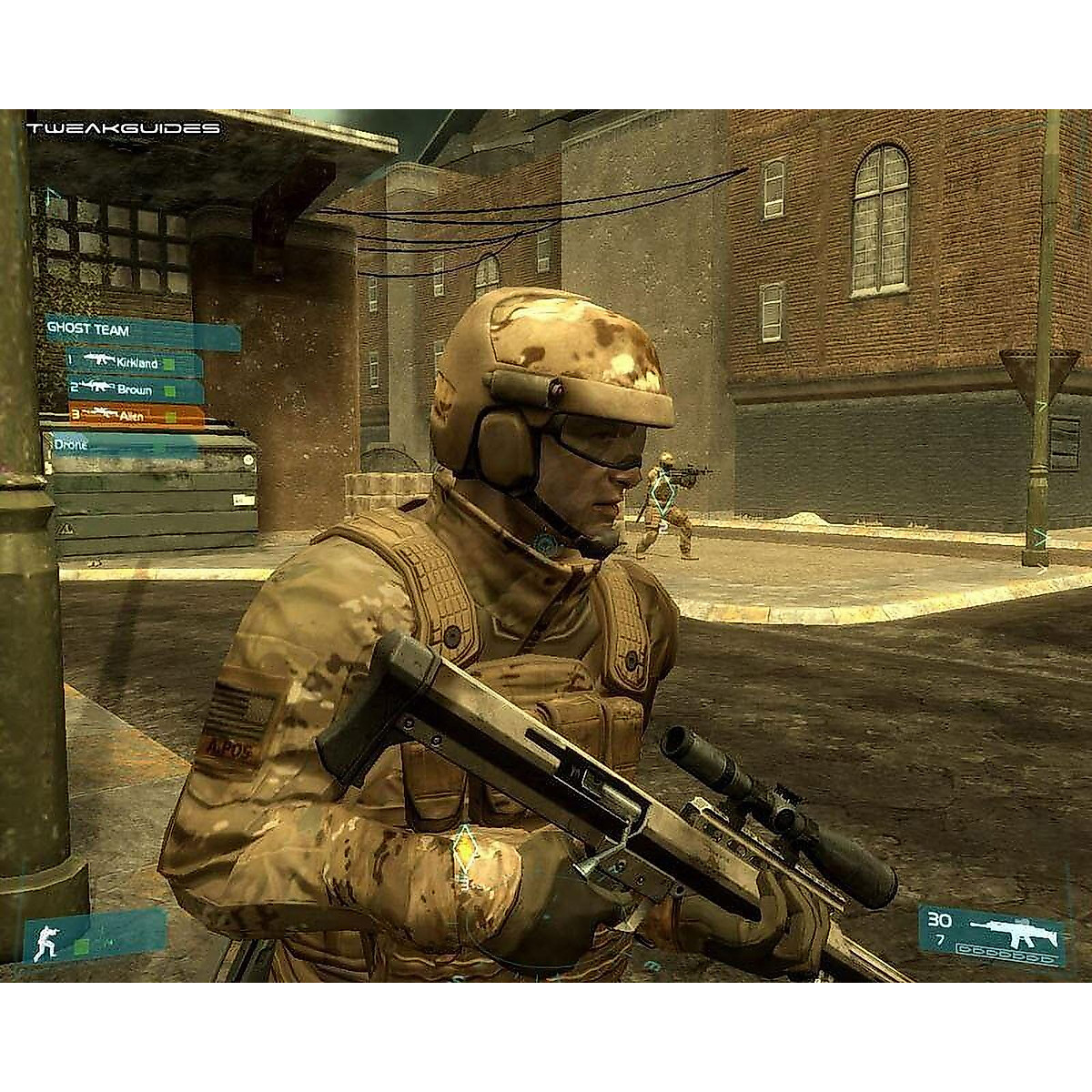This screenshot has width=1092, height=1092.
Task: Choose squad member Kirkland
Action: coord(135,362)
